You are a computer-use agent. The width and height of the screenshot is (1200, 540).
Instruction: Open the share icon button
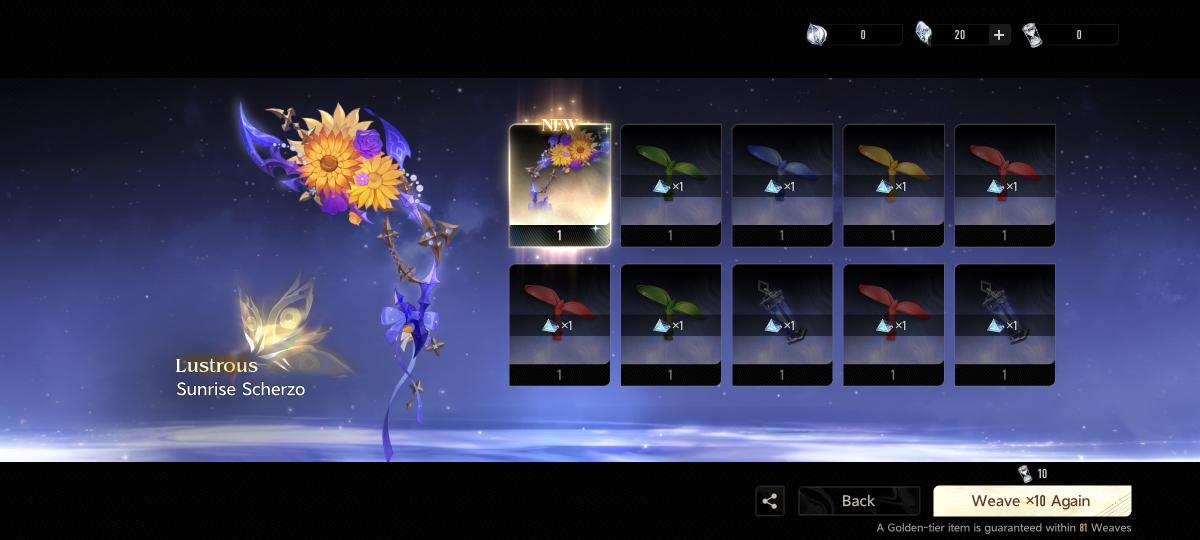770,501
